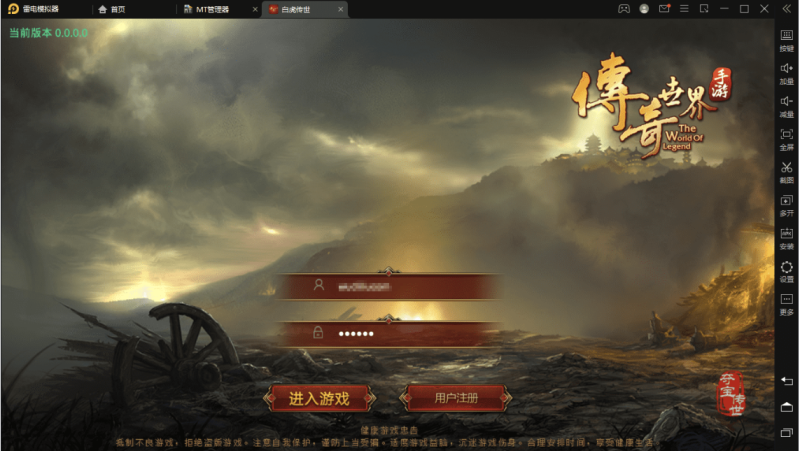Toggle 全屏 fullscreen mode
The width and height of the screenshot is (800, 451).
click(787, 138)
